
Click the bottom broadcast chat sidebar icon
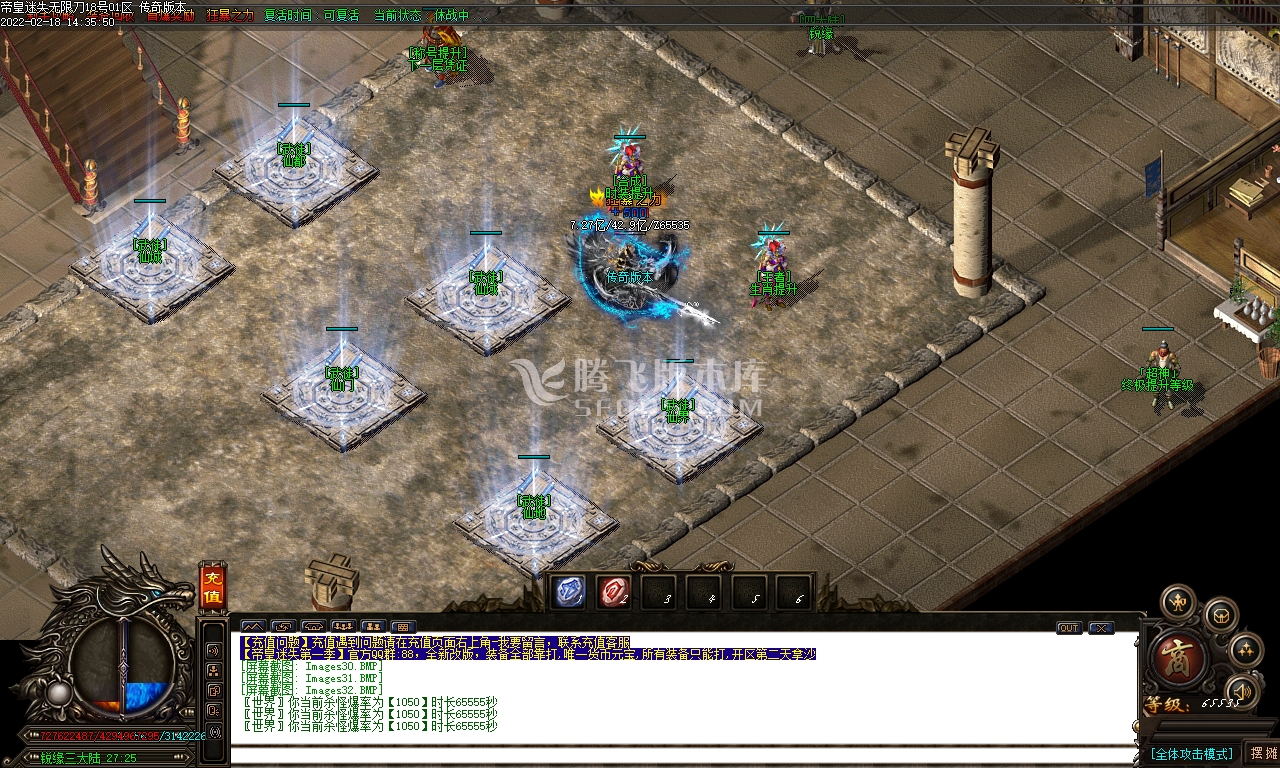click(213, 732)
